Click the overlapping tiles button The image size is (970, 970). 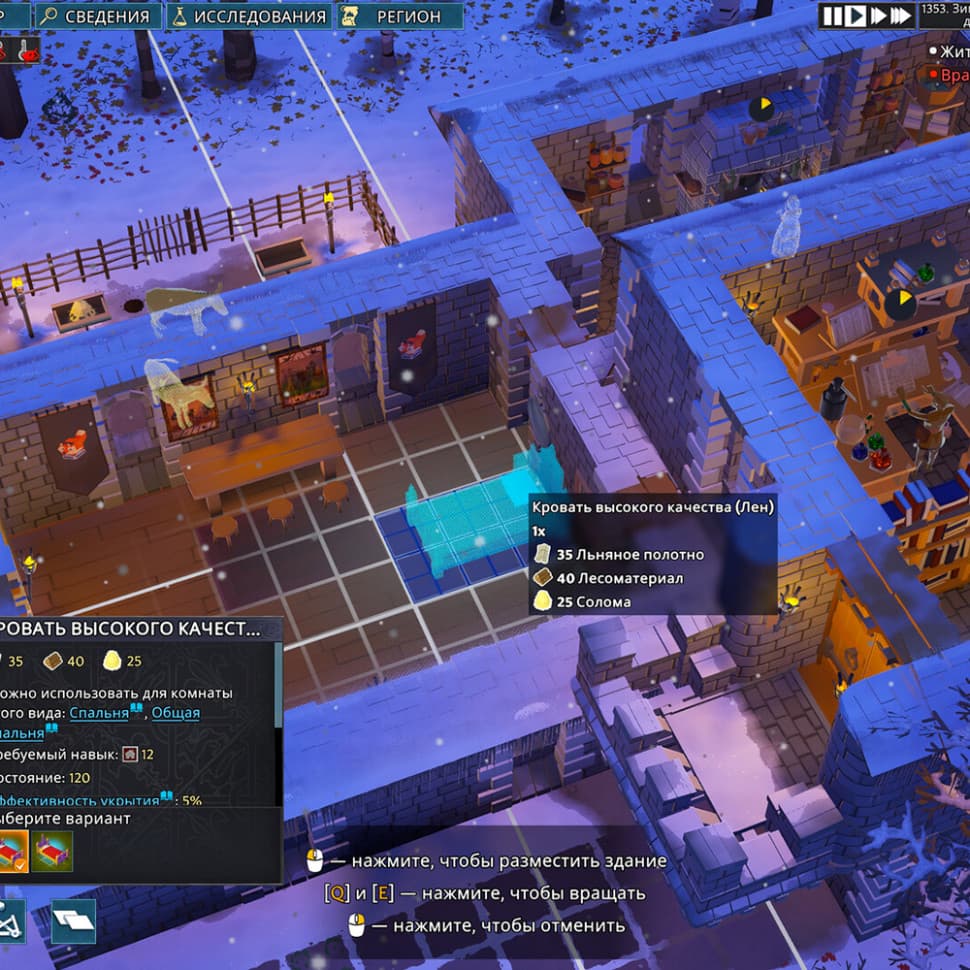point(73,921)
